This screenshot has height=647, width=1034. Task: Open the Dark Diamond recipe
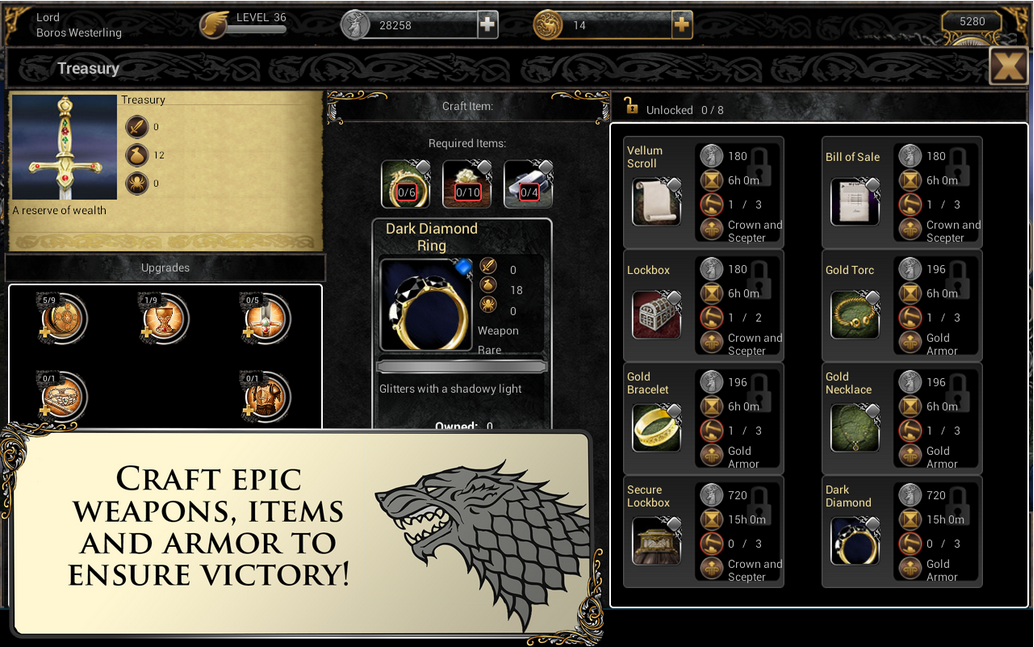click(854, 540)
